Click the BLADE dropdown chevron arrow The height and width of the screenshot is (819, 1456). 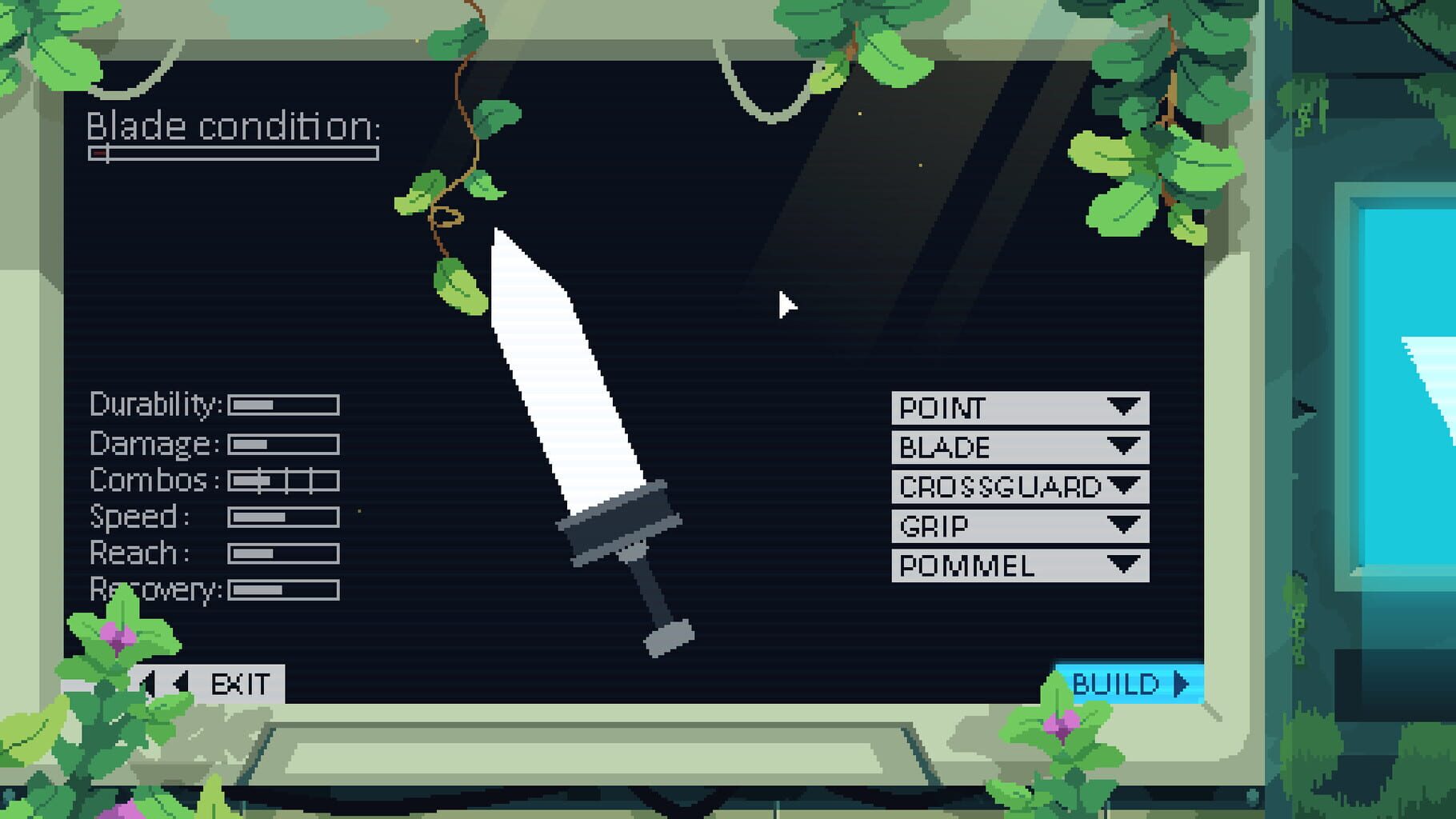pos(1126,447)
